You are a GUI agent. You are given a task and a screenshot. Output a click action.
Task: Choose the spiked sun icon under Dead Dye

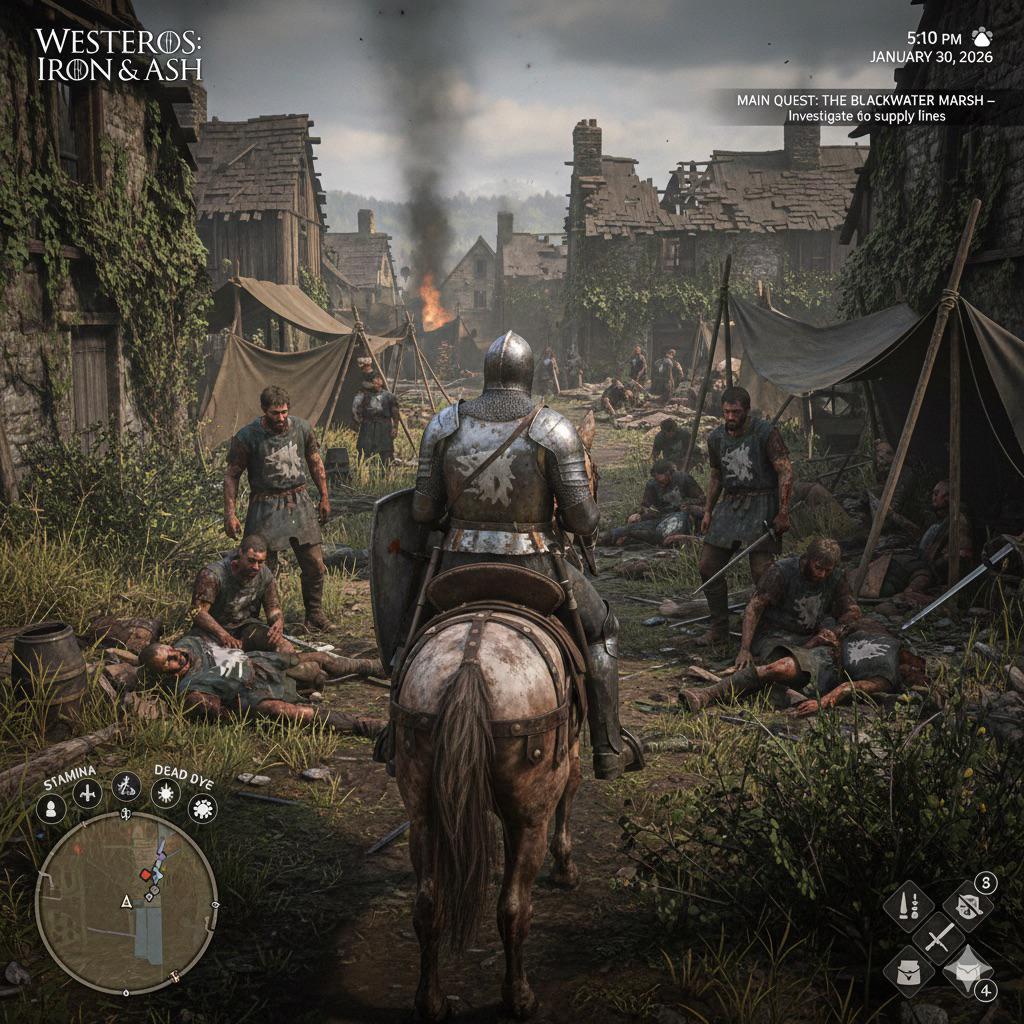click(x=166, y=794)
